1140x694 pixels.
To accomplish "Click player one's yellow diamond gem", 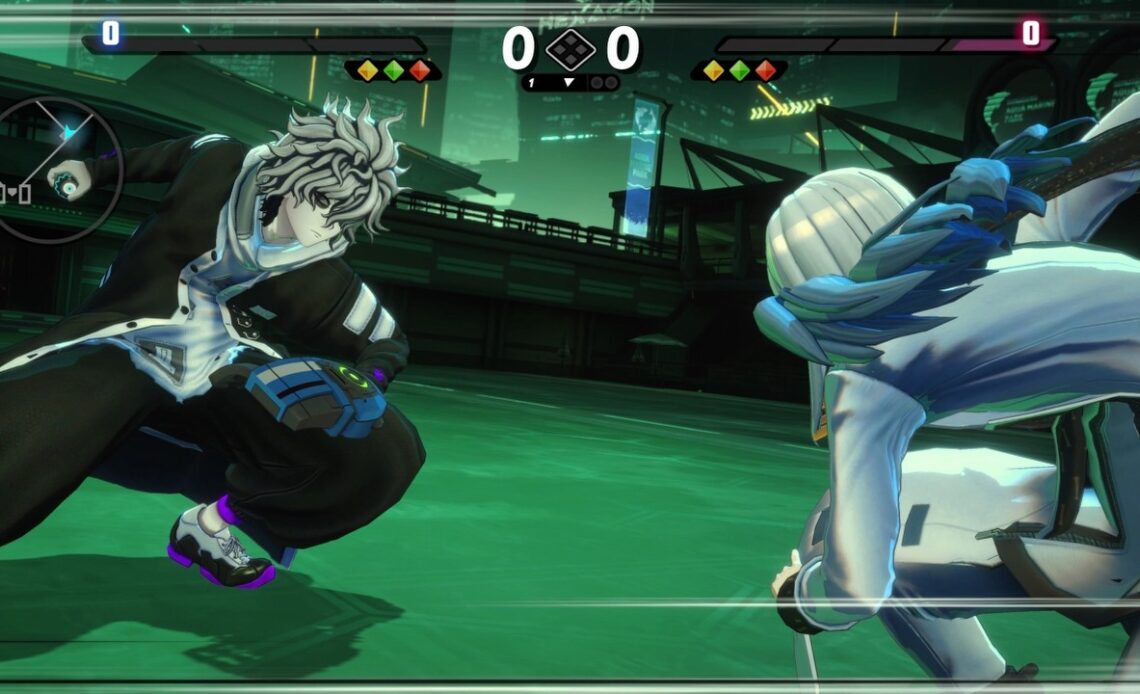I will coord(367,70).
